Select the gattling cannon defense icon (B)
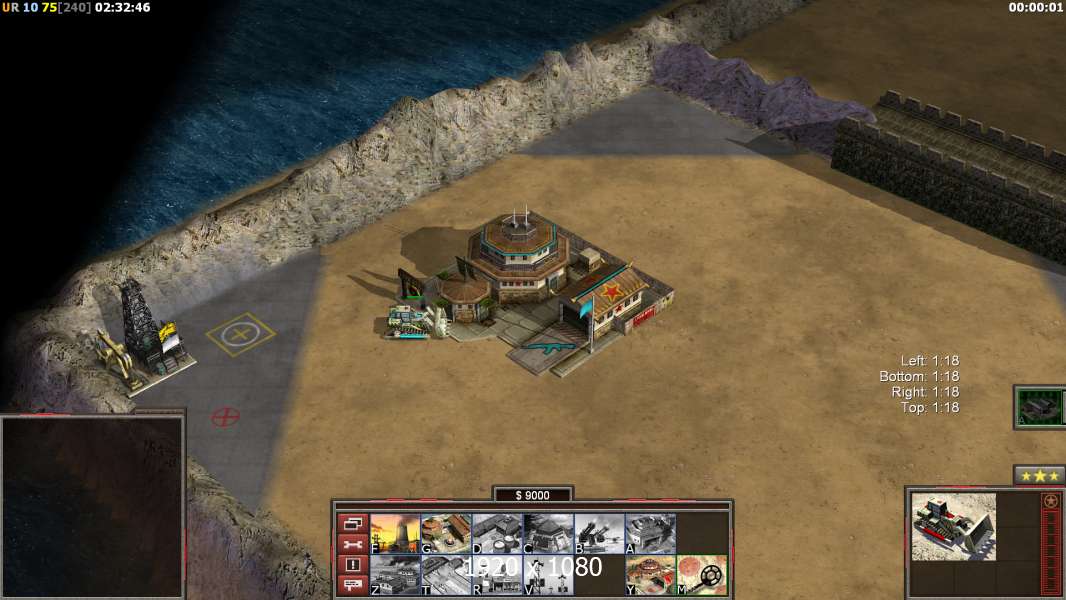The image size is (1066, 600). [599, 534]
